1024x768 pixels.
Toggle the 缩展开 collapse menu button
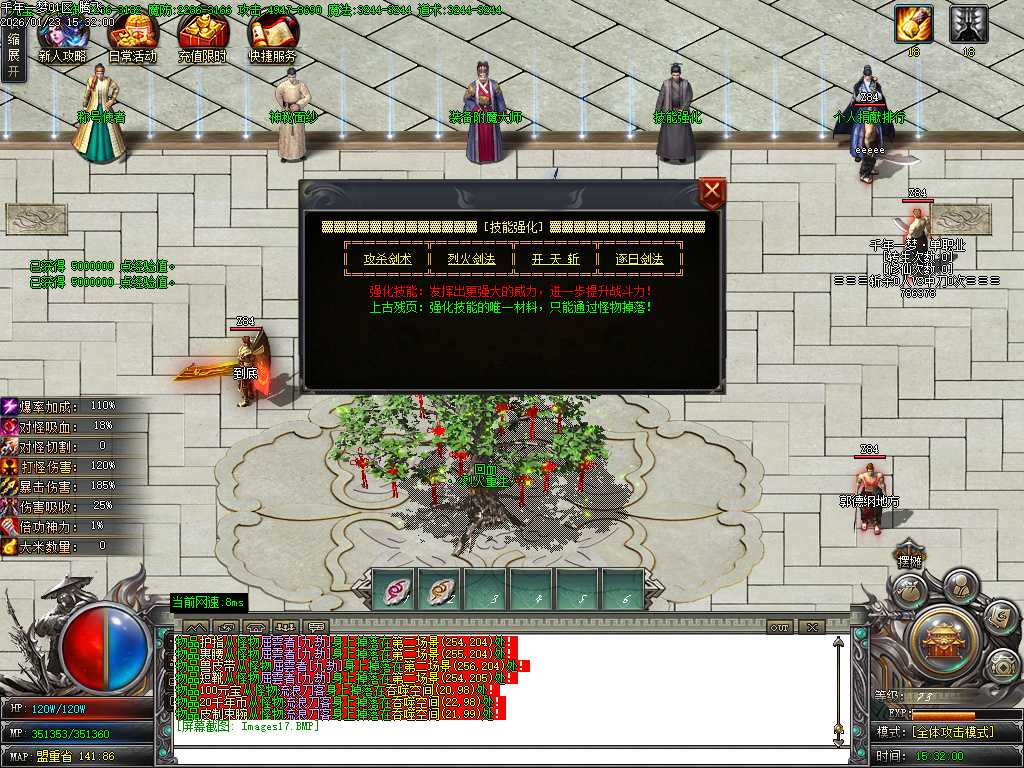point(13,55)
